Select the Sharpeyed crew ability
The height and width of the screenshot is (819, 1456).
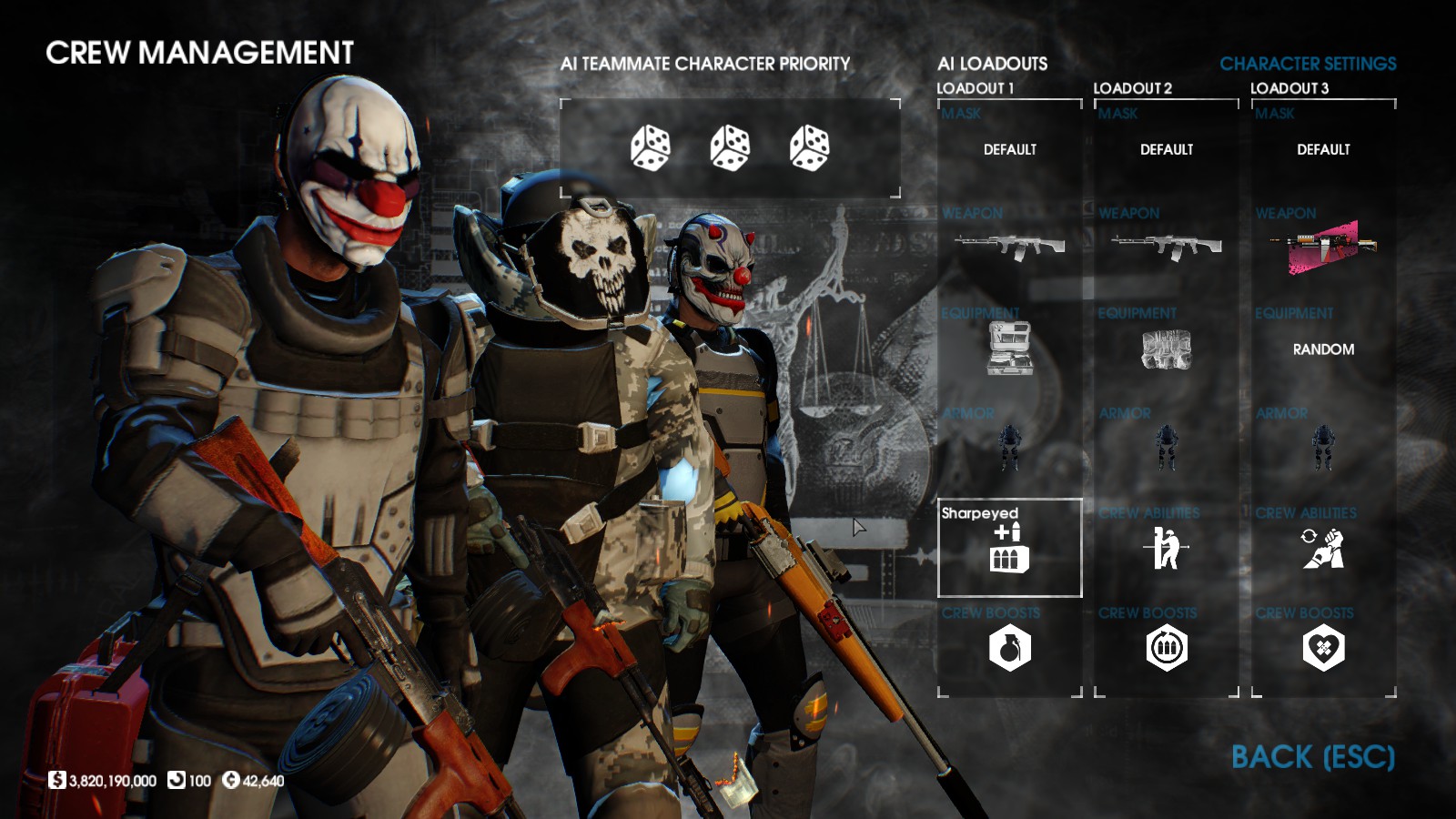click(x=1009, y=548)
